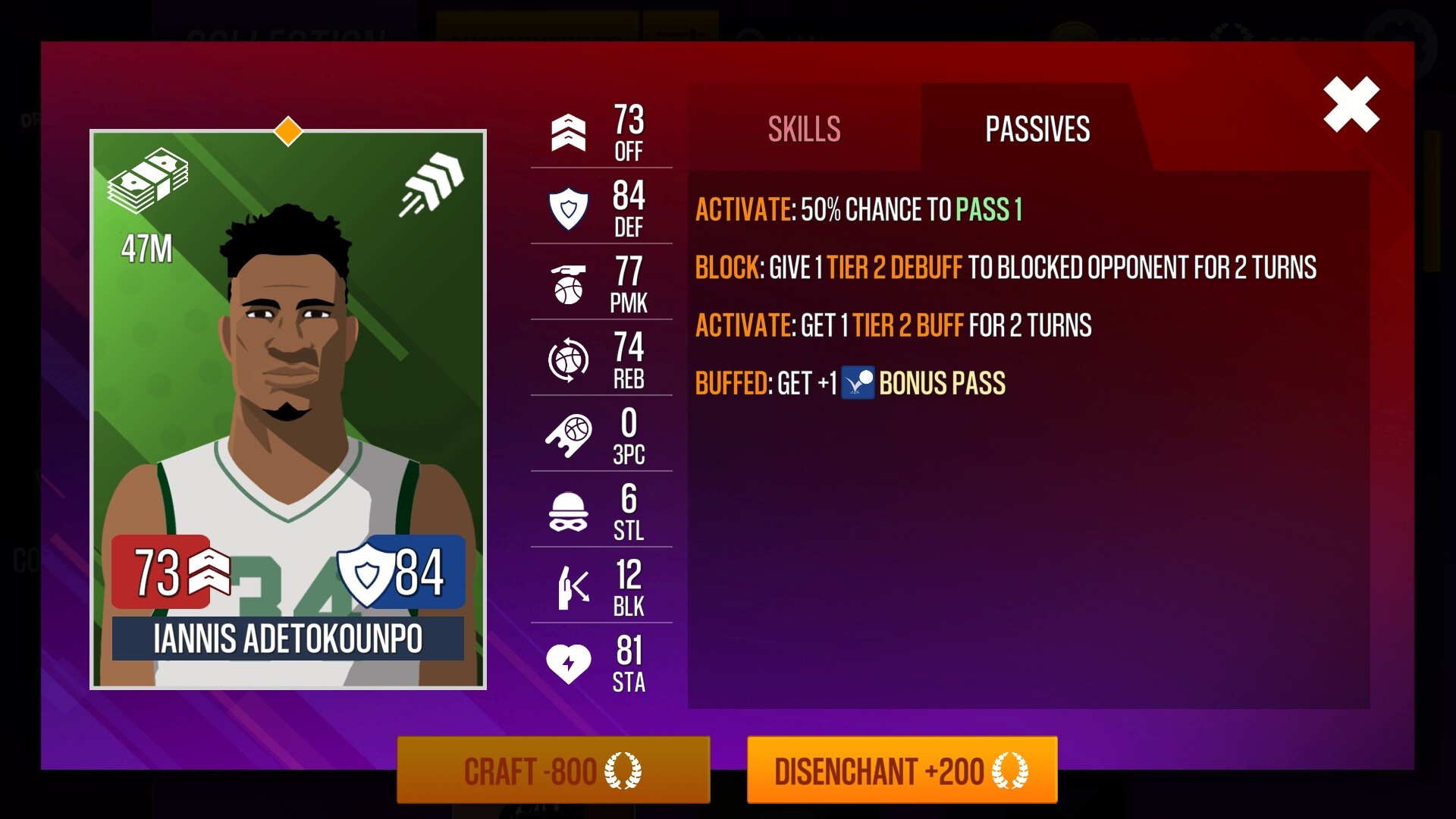Screen dimensions: 1456x819
Task: Switch to the Skills tab
Action: (x=803, y=129)
